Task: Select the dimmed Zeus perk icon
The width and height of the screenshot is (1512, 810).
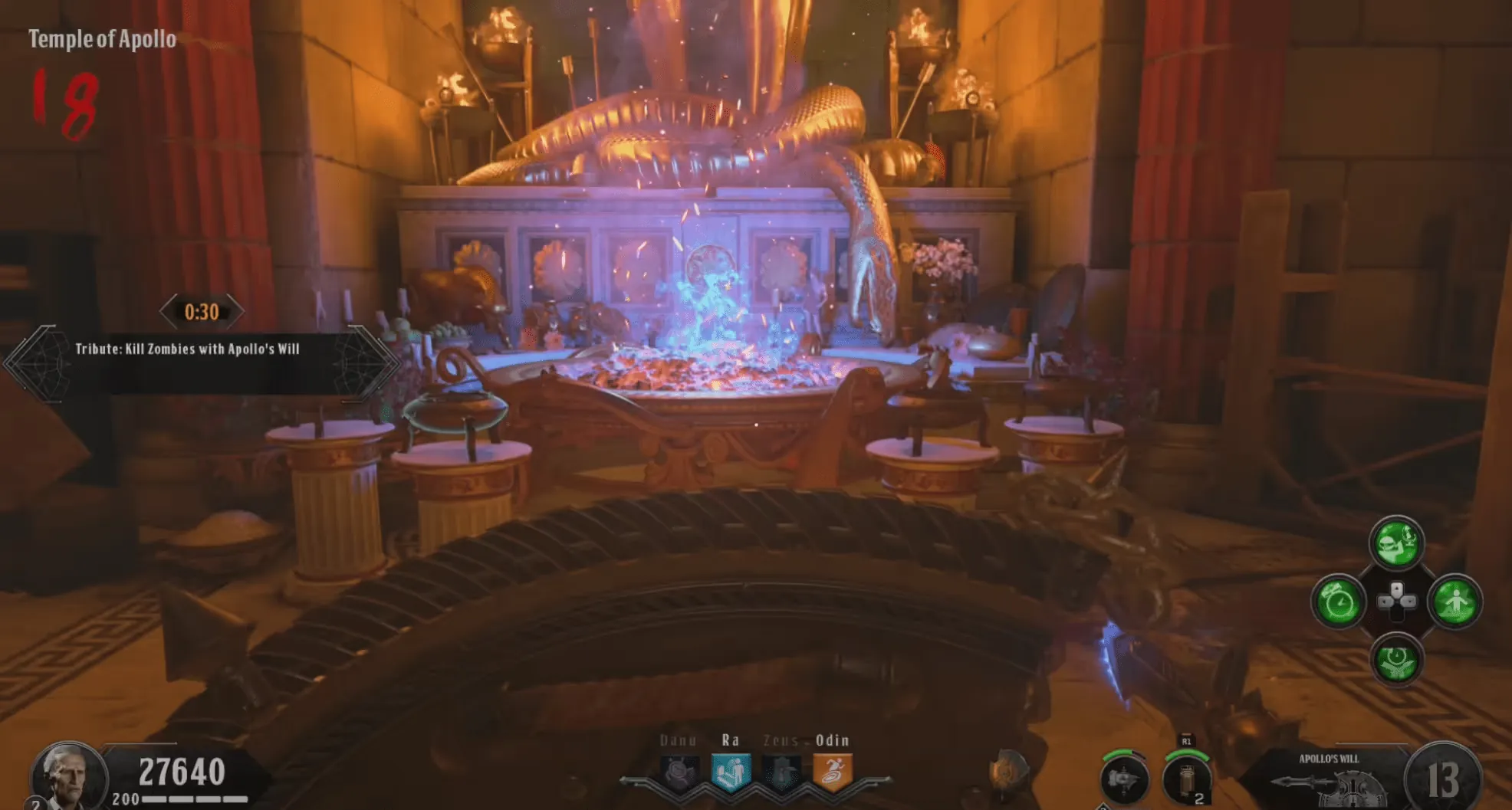Action: pyautogui.click(x=781, y=772)
